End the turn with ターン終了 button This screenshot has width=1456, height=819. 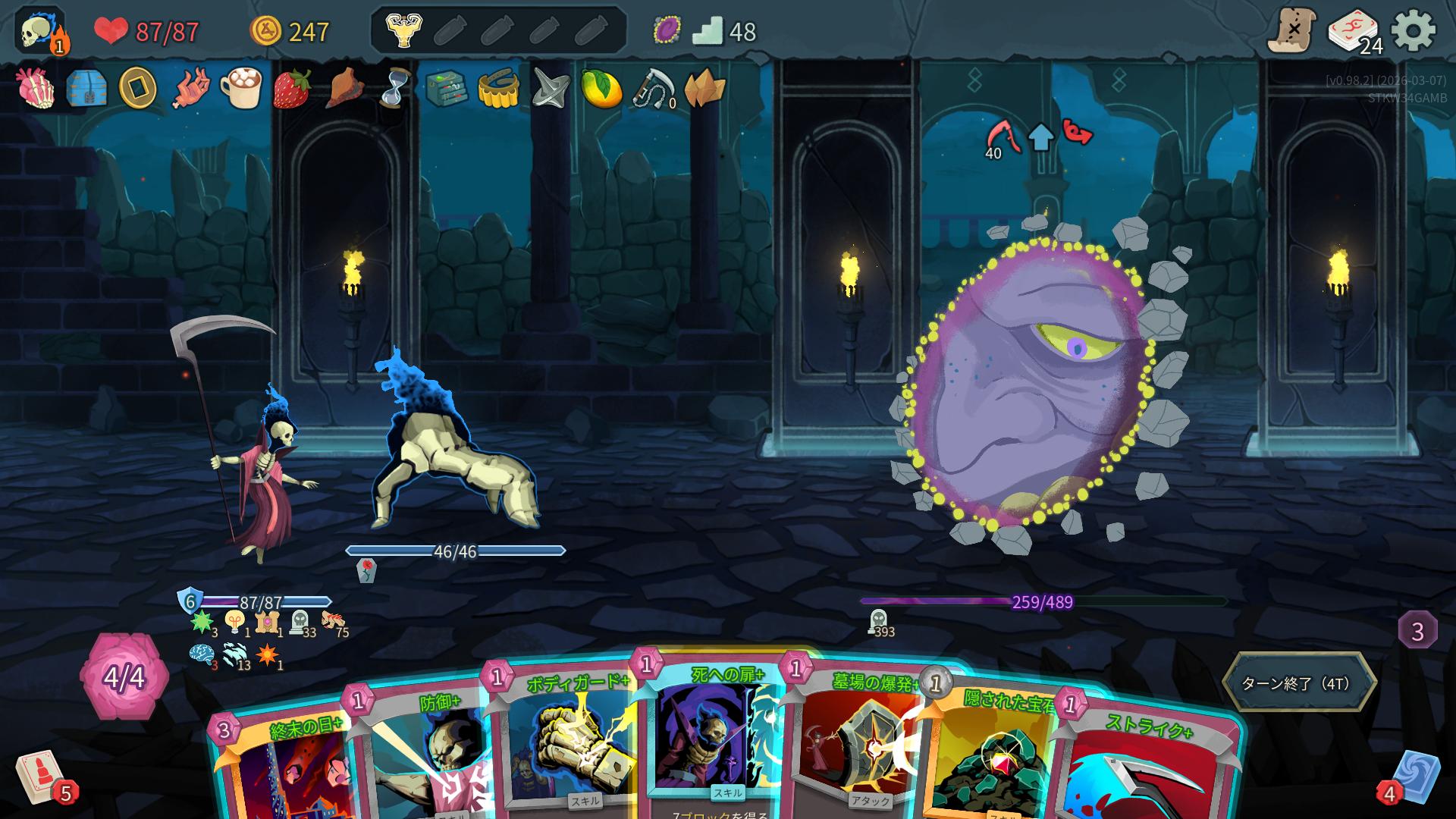(x=1298, y=682)
